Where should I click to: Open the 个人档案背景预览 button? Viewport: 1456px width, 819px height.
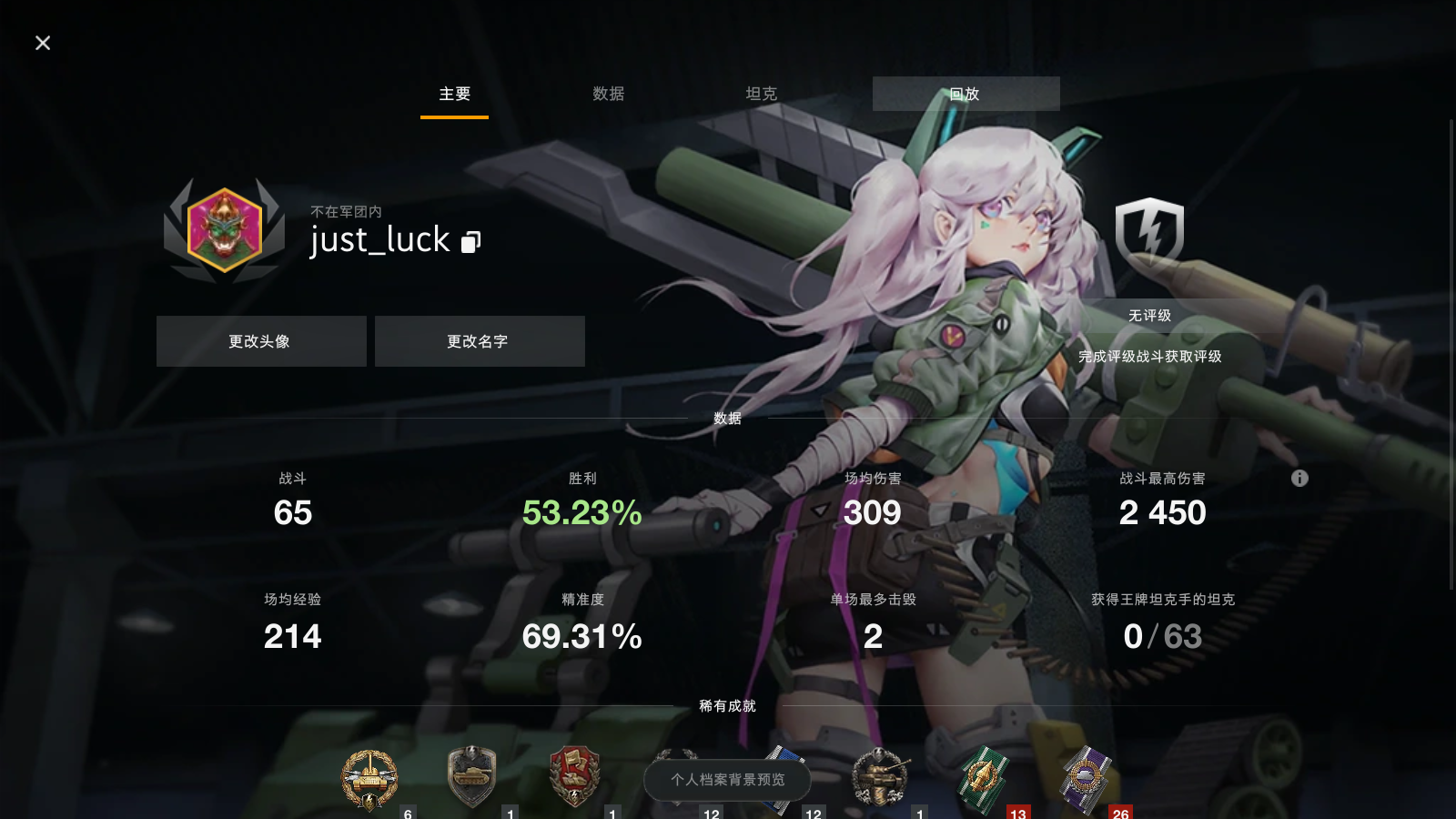(x=727, y=780)
